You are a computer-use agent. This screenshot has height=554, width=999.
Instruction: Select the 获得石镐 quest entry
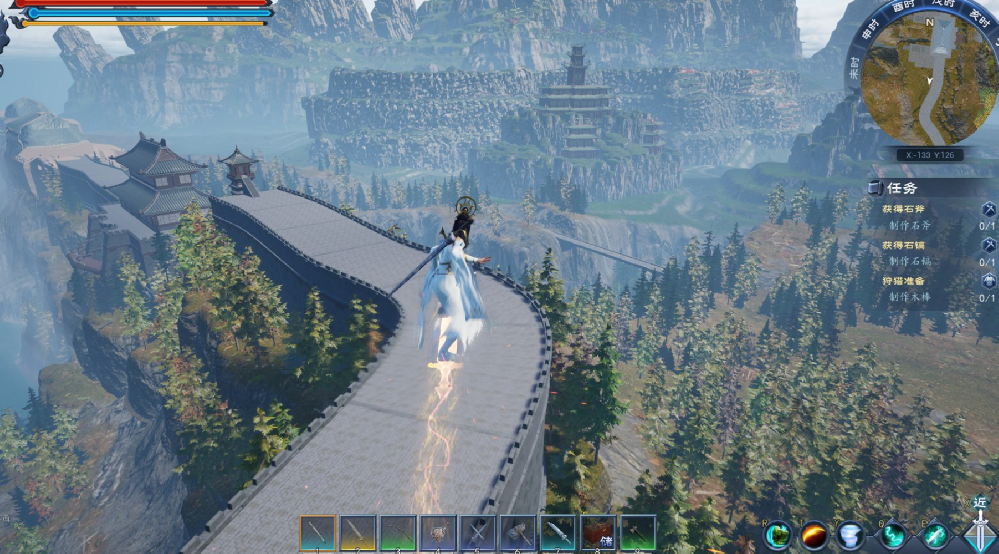pos(904,246)
